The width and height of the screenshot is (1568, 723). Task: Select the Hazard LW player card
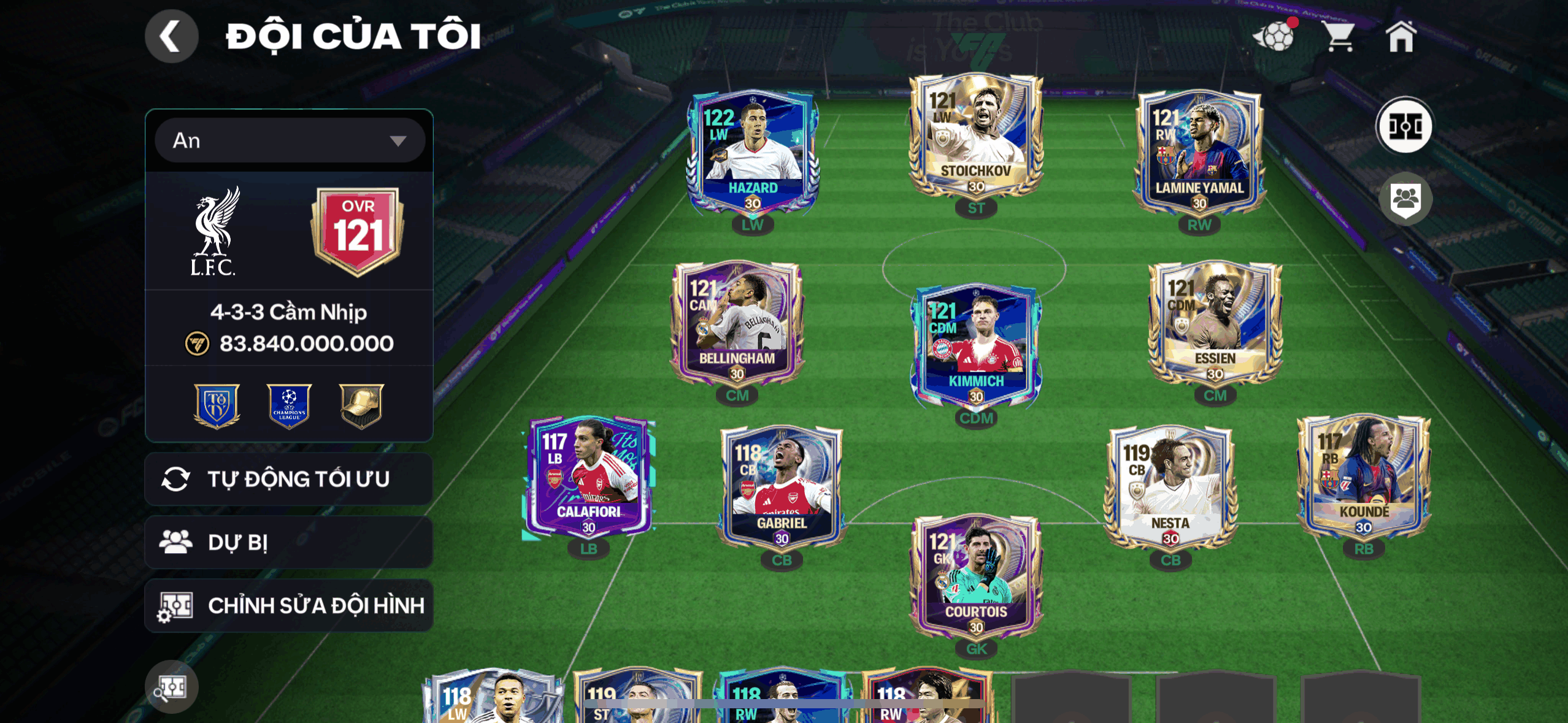(x=753, y=153)
